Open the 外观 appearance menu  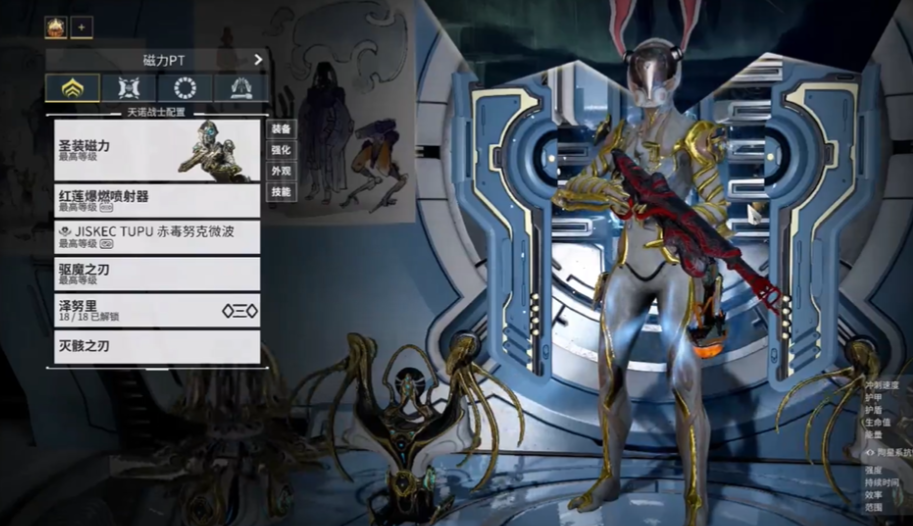(281, 171)
